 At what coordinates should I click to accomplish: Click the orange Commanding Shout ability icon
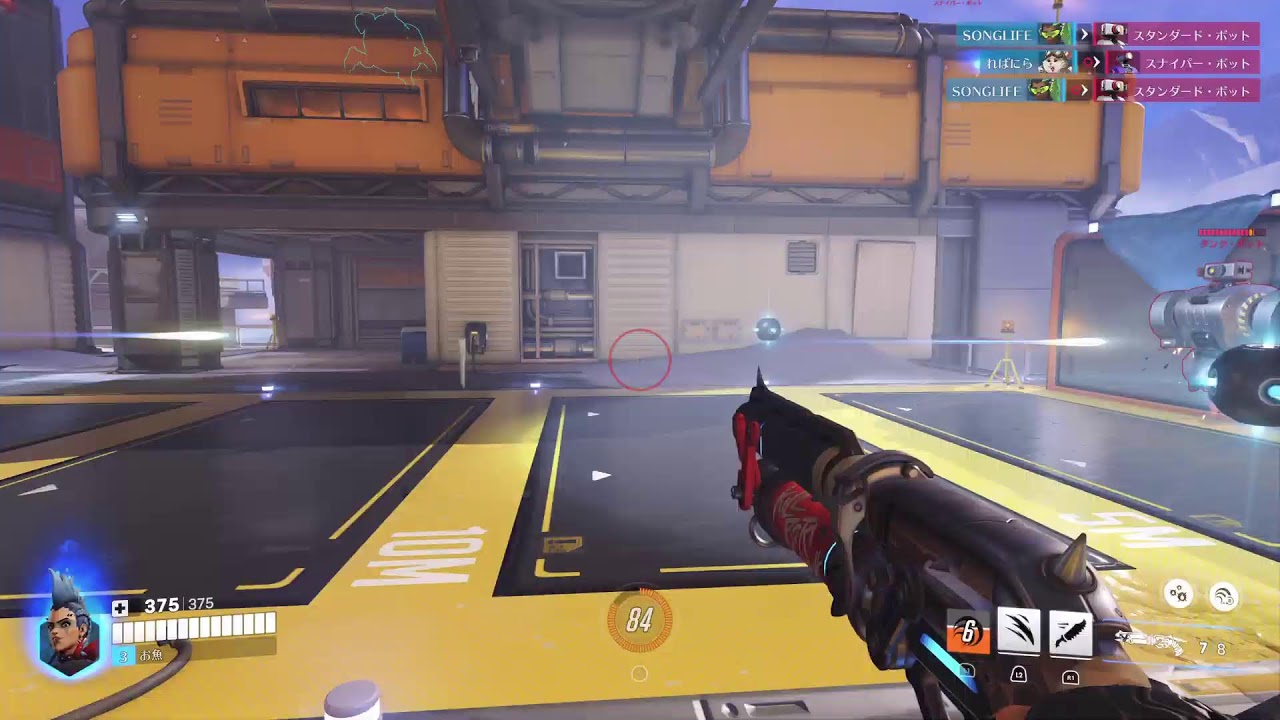pyautogui.click(x=967, y=630)
